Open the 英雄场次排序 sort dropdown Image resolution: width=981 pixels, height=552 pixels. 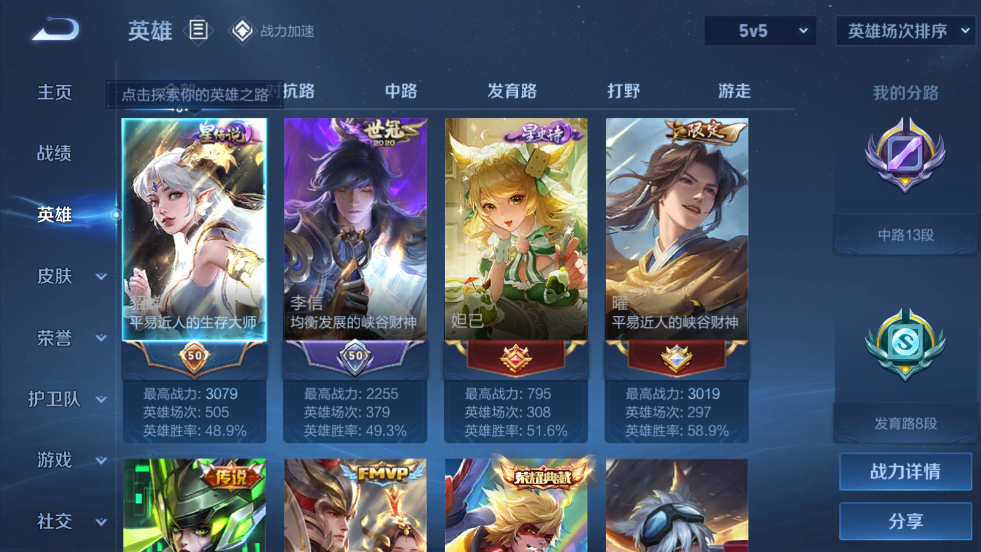pos(906,31)
